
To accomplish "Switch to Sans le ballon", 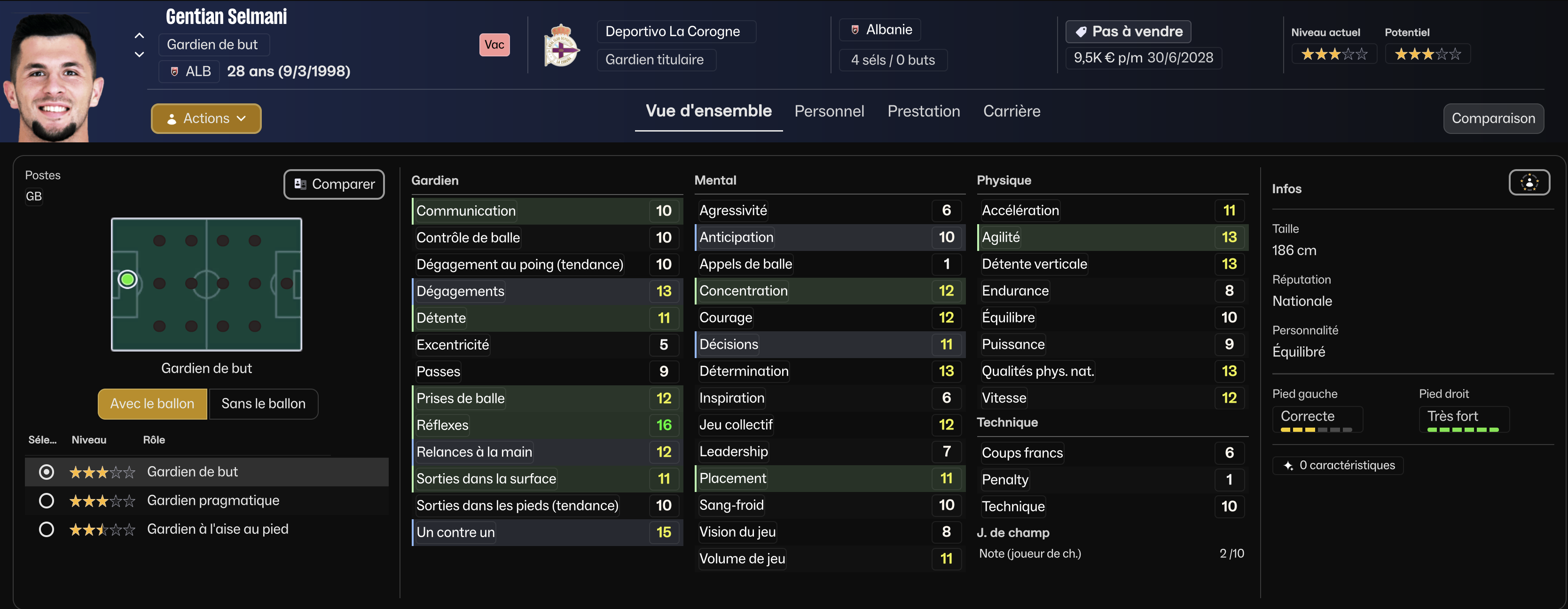I will 263,403.
